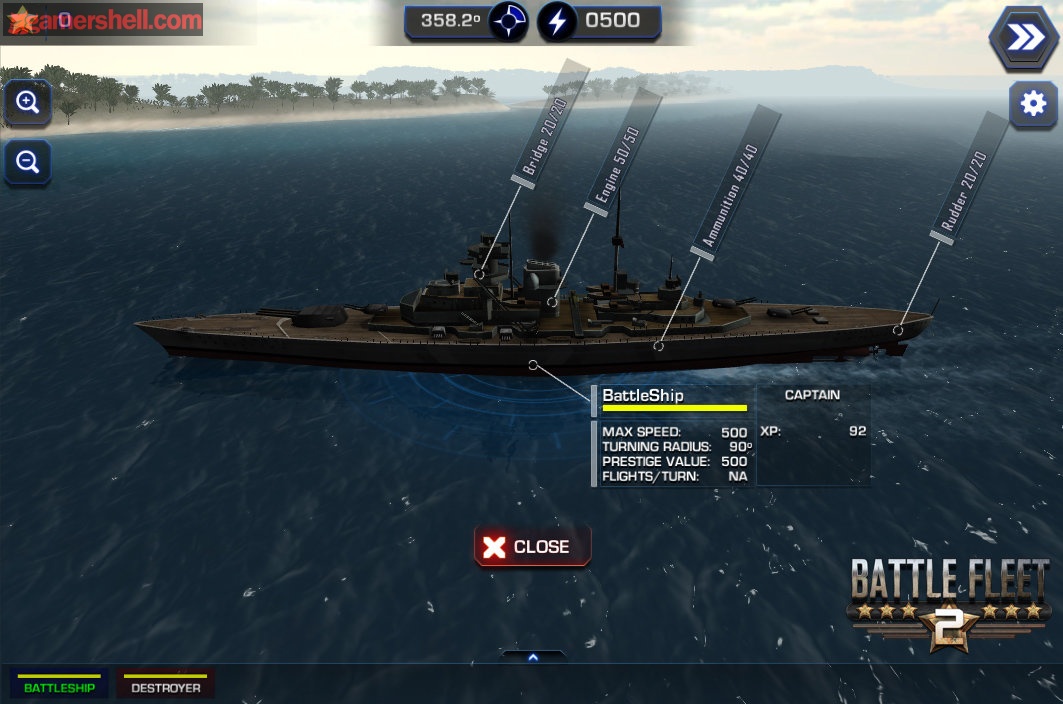
Task: Zoom in with the plus magnifier
Action: 28,102
